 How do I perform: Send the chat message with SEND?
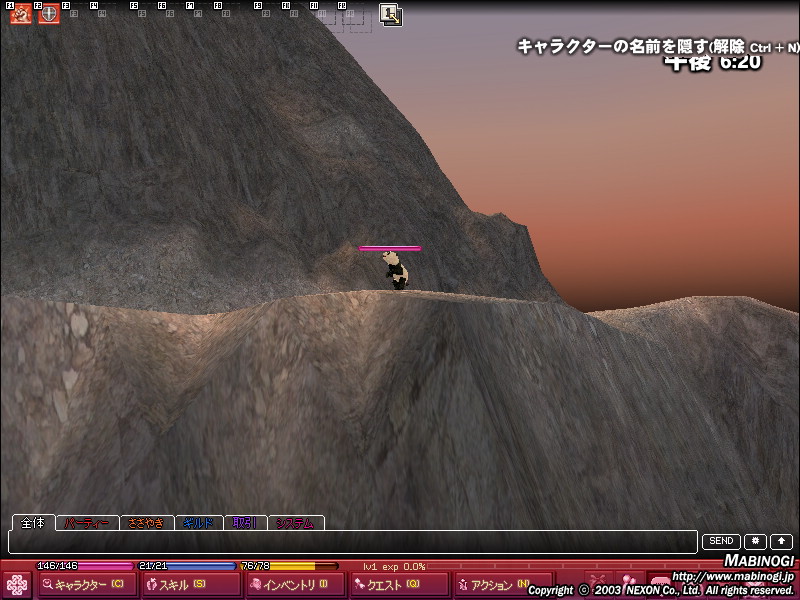(722, 542)
